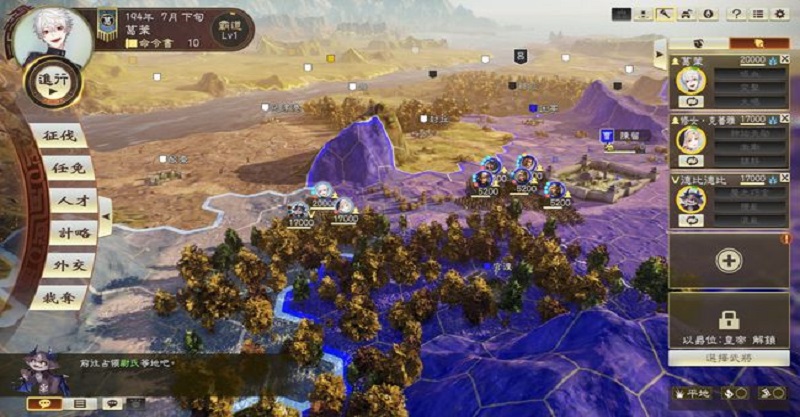The height and width of the screenshot is (417, 800).
Task: Open the speech bubble message log button
Action: (x=42, y=403)
